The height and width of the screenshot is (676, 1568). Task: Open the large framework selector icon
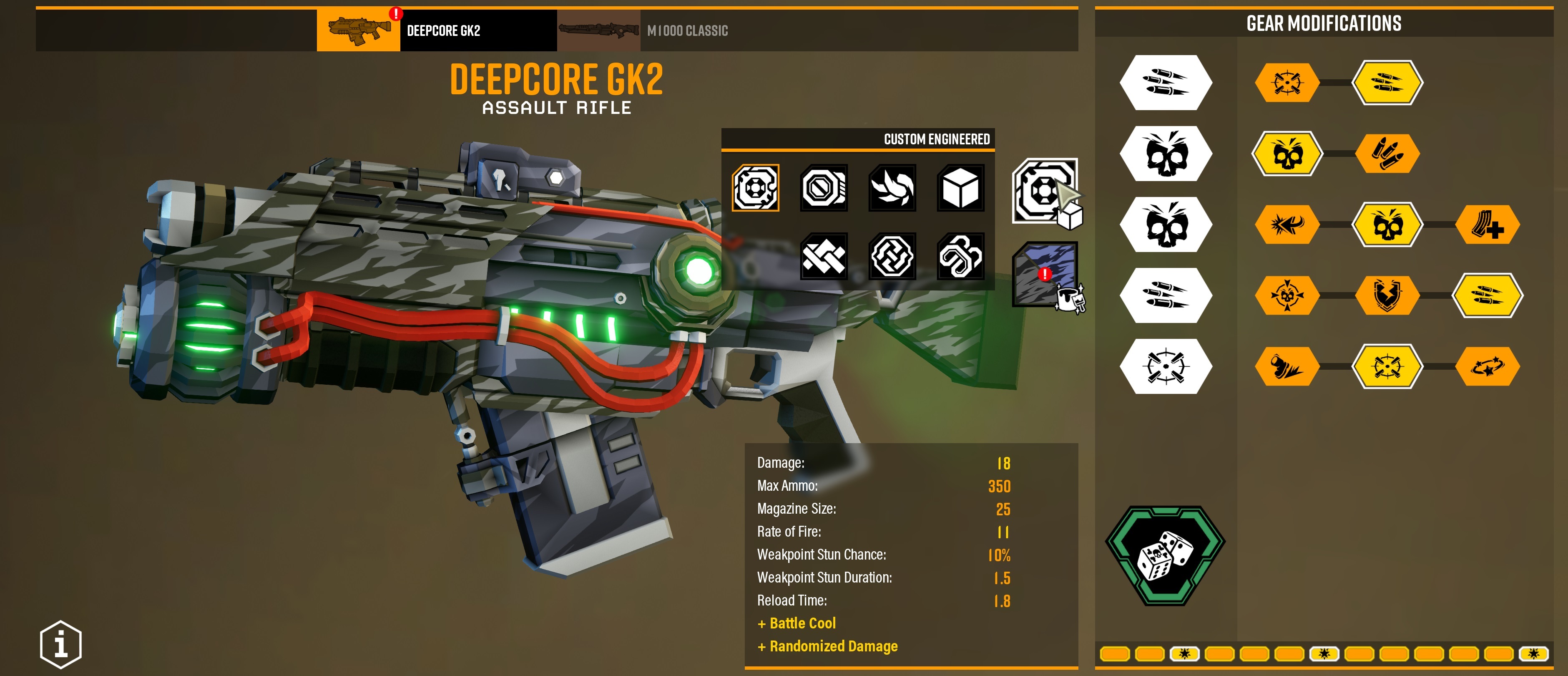(x=1045, y=191)
